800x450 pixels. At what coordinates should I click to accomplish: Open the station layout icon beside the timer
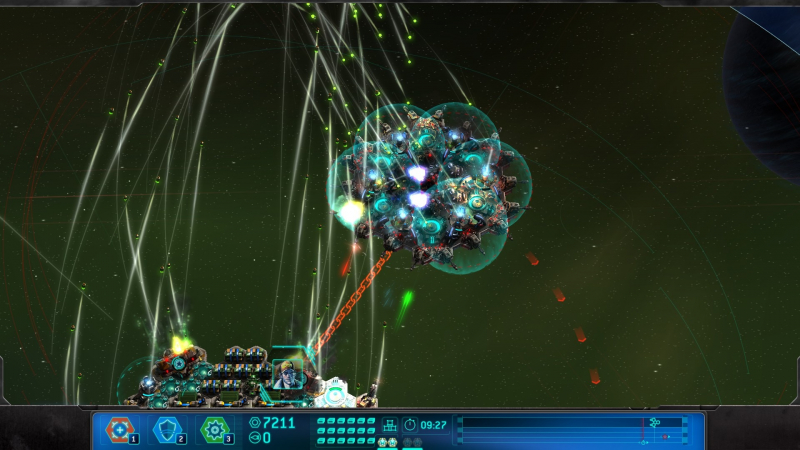390,424
